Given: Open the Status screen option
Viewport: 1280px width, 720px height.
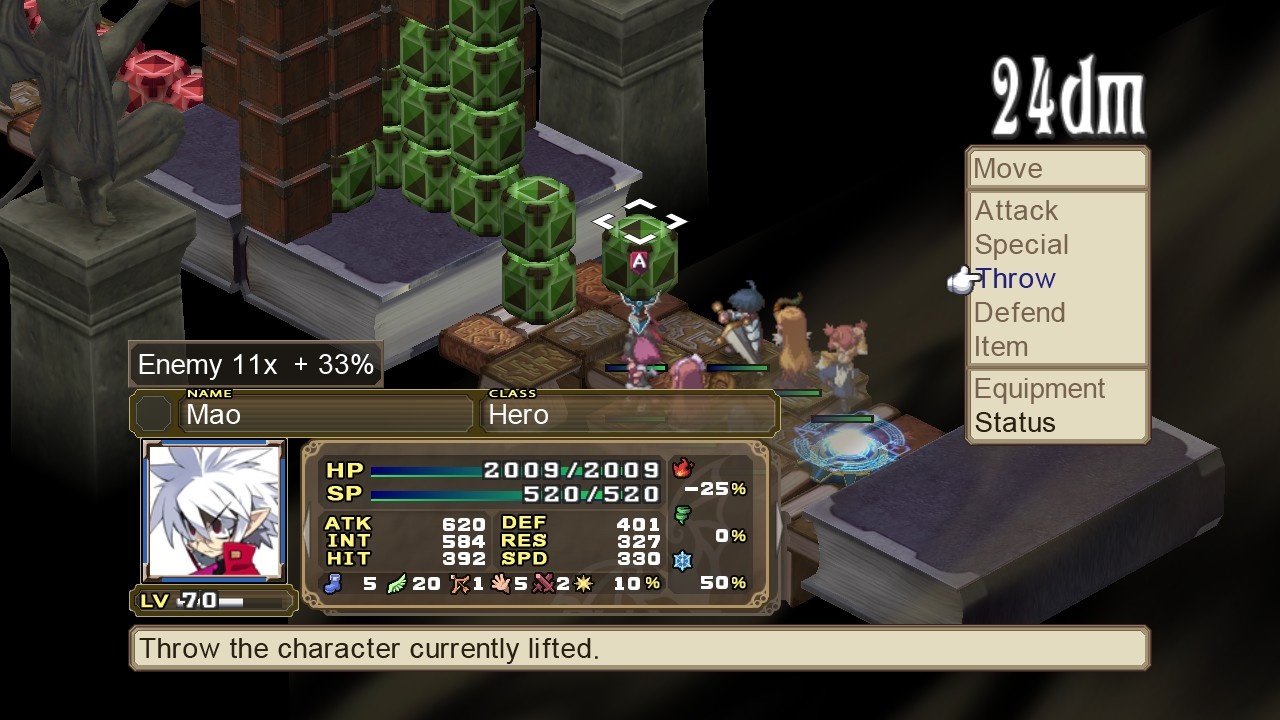Looking at the screenshot, I should (x=1014, y=423).
